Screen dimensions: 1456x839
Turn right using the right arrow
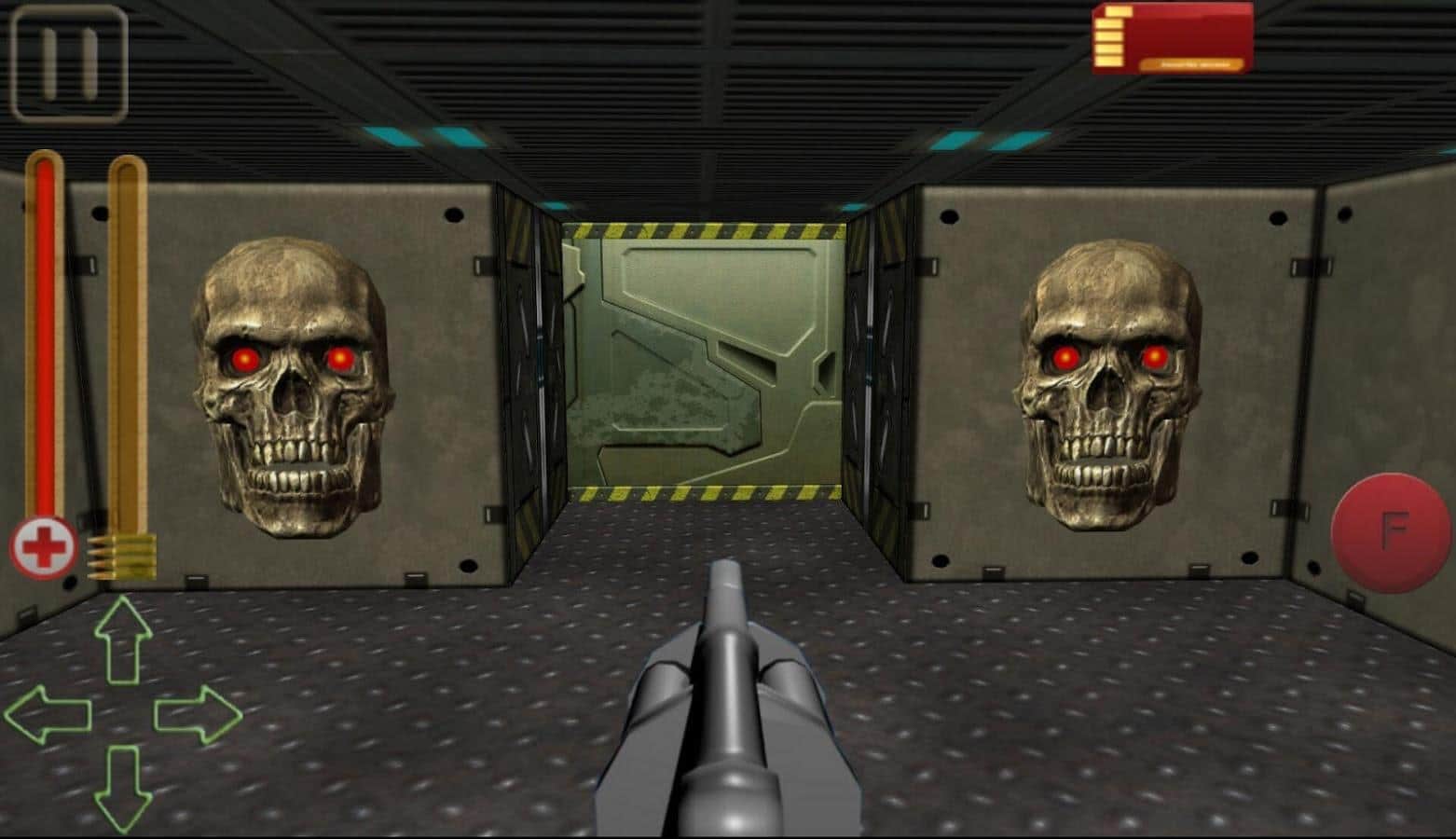198,715
